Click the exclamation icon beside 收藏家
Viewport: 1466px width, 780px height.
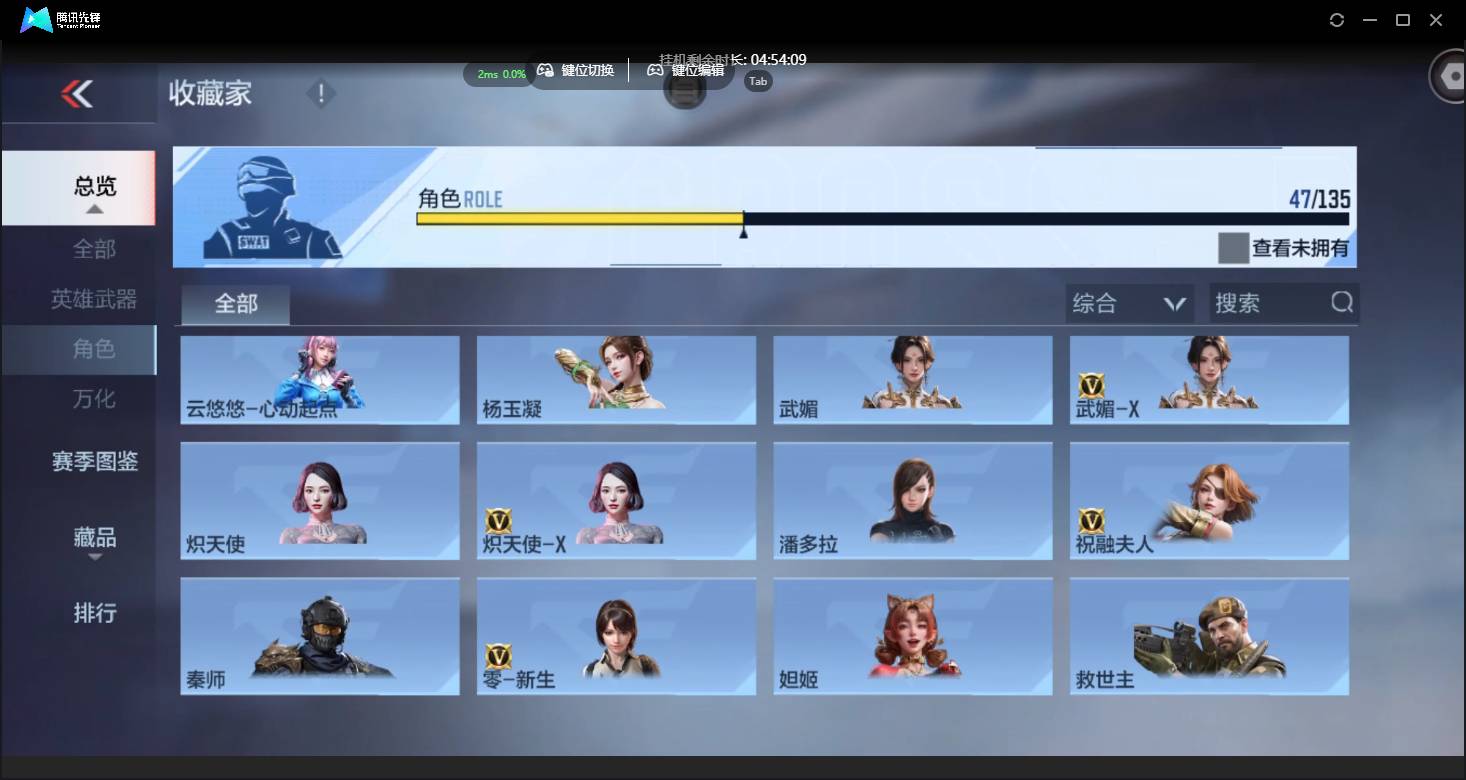320,92
